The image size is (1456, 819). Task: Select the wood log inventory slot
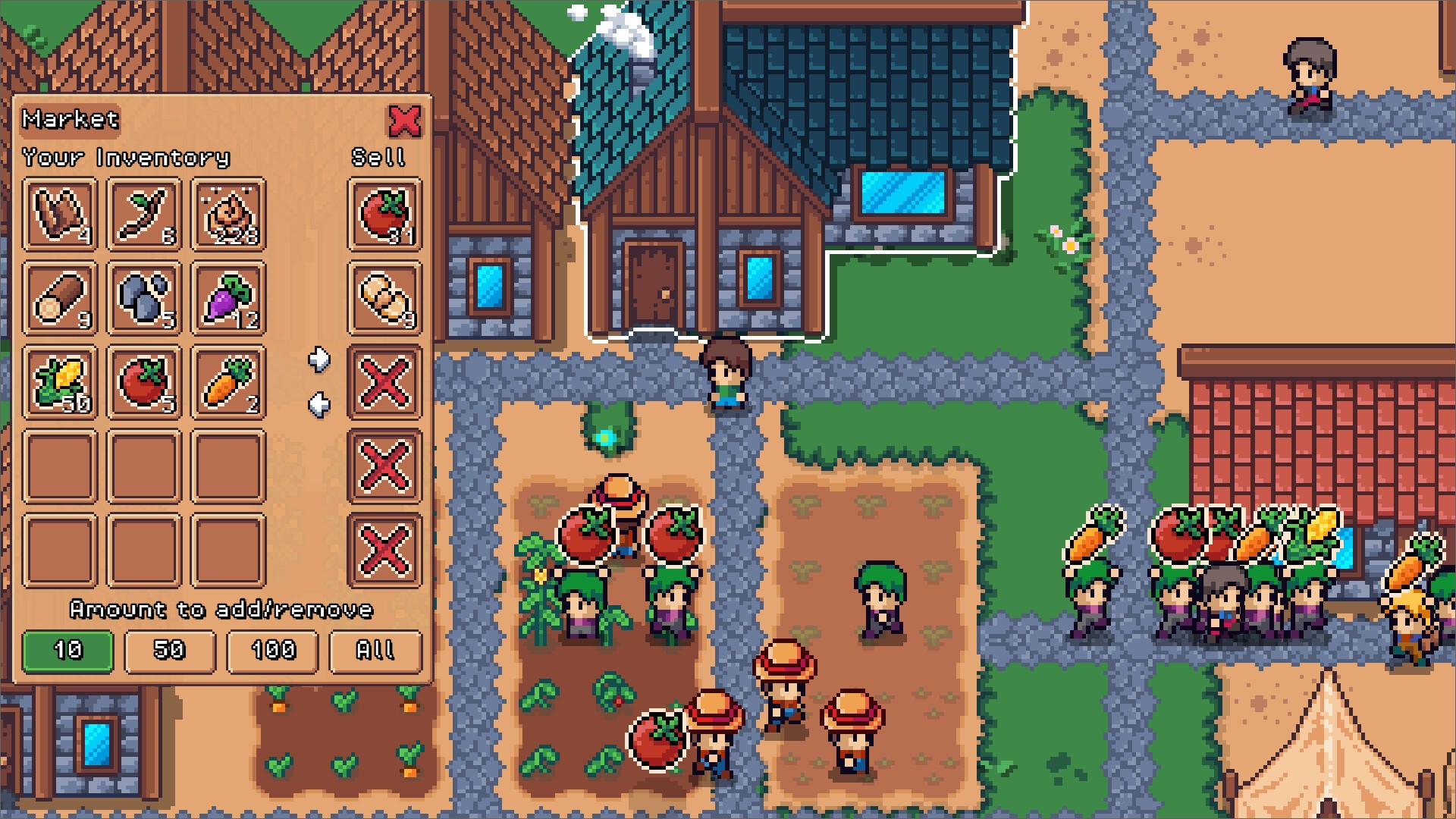[x=60, y=299]
